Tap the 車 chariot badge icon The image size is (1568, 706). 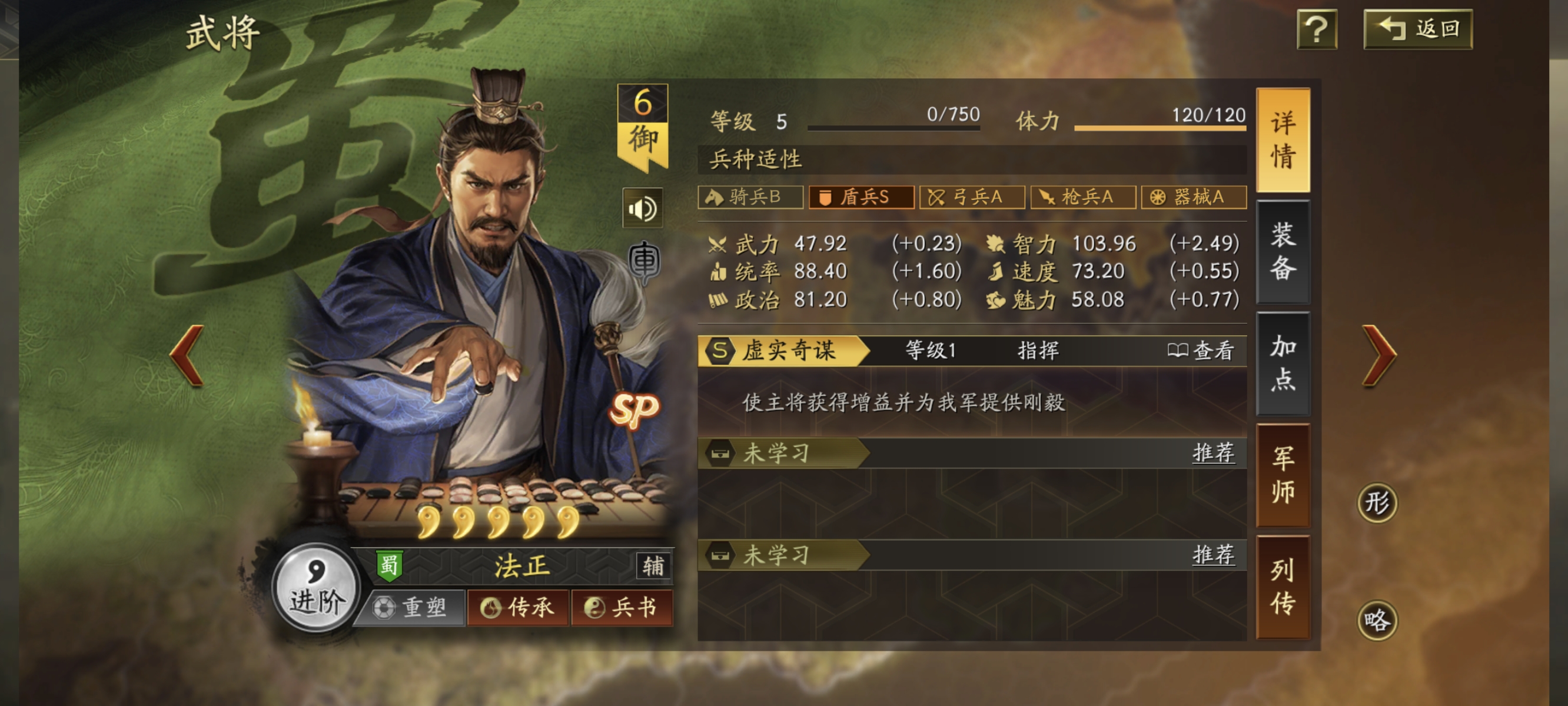[644, 262]
